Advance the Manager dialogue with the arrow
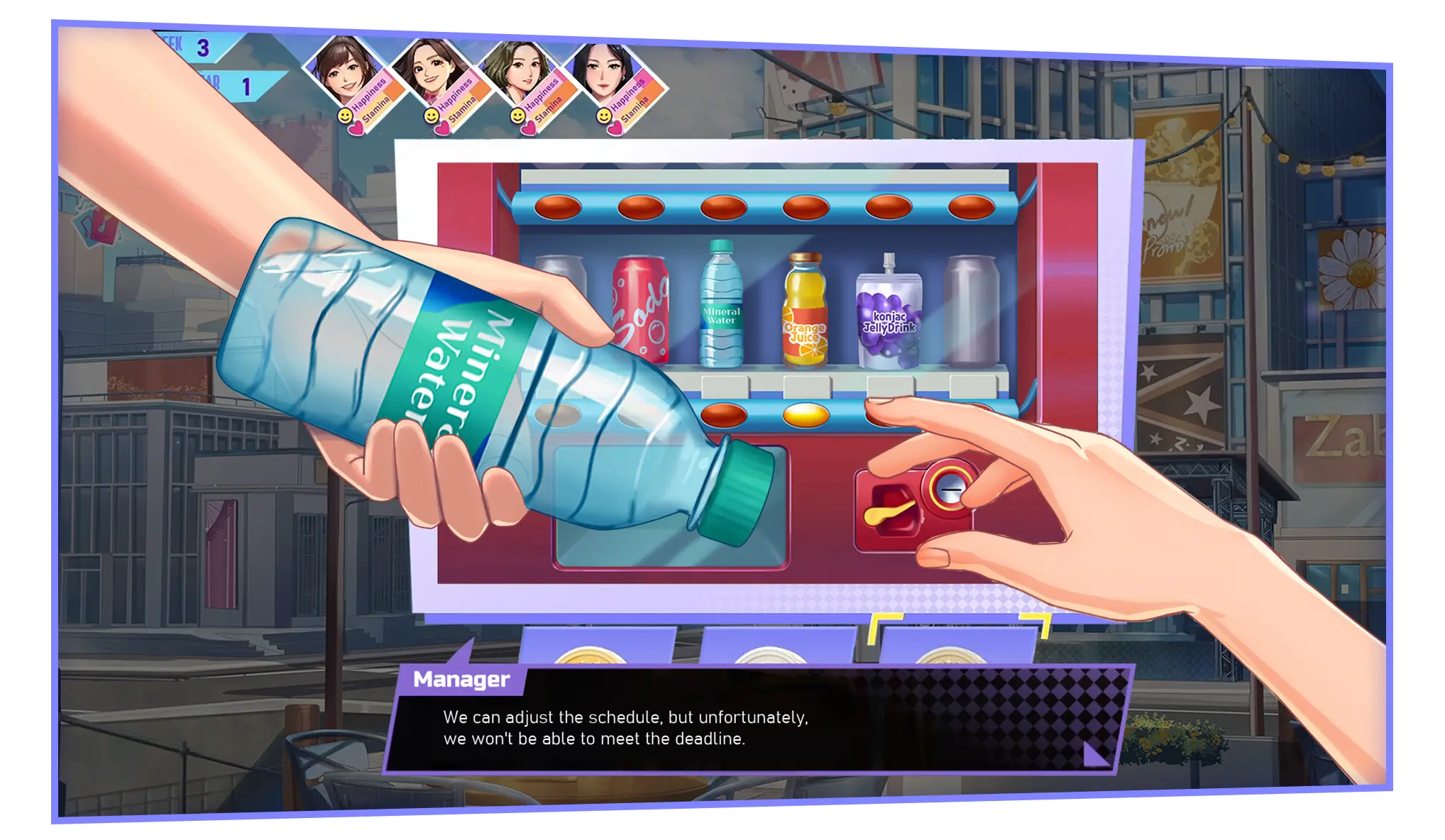The height and width of the screenshot is (840, 1445). [x=1095, y=753]
